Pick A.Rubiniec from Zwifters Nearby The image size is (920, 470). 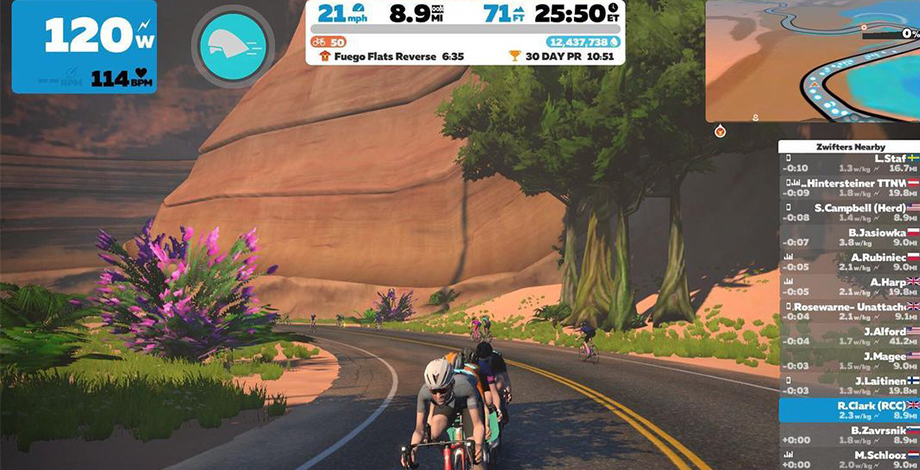pos(849,261)
